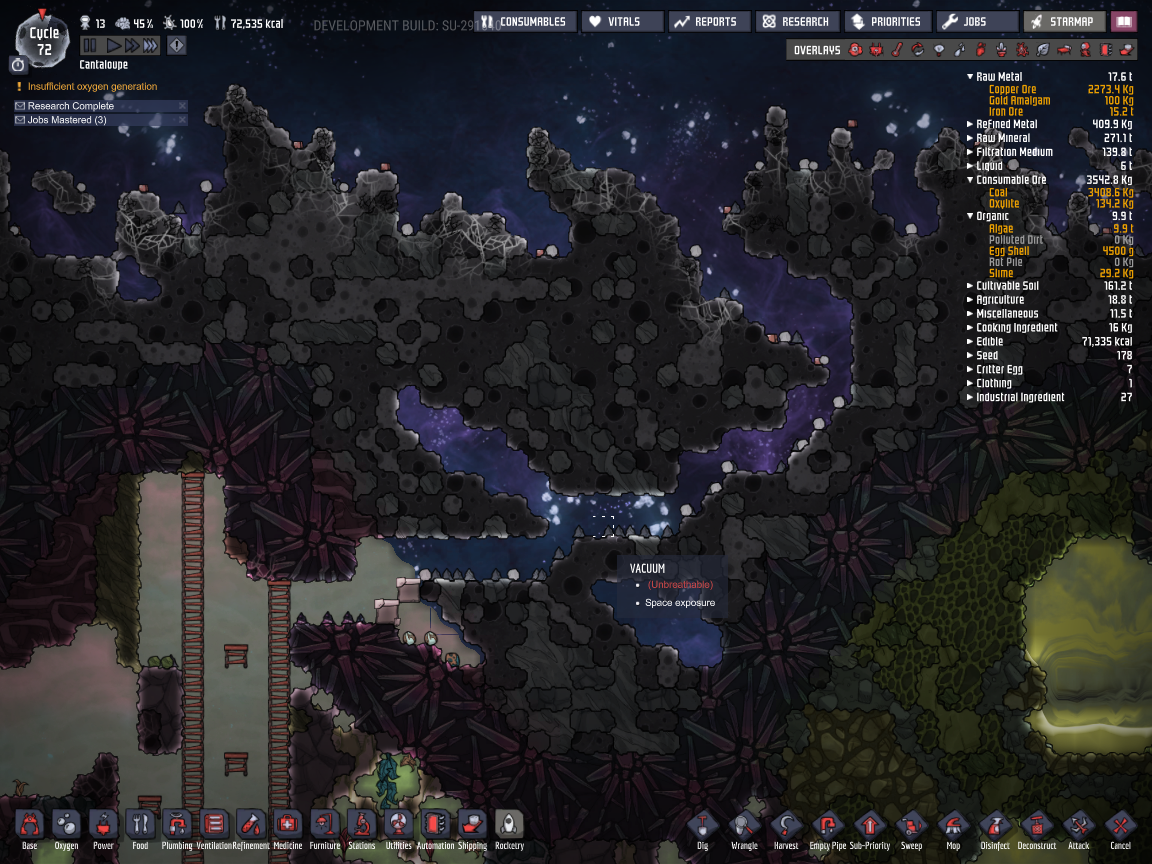
Task: Expand the Refined Metal resource category
Action: (x=970, y=124)
